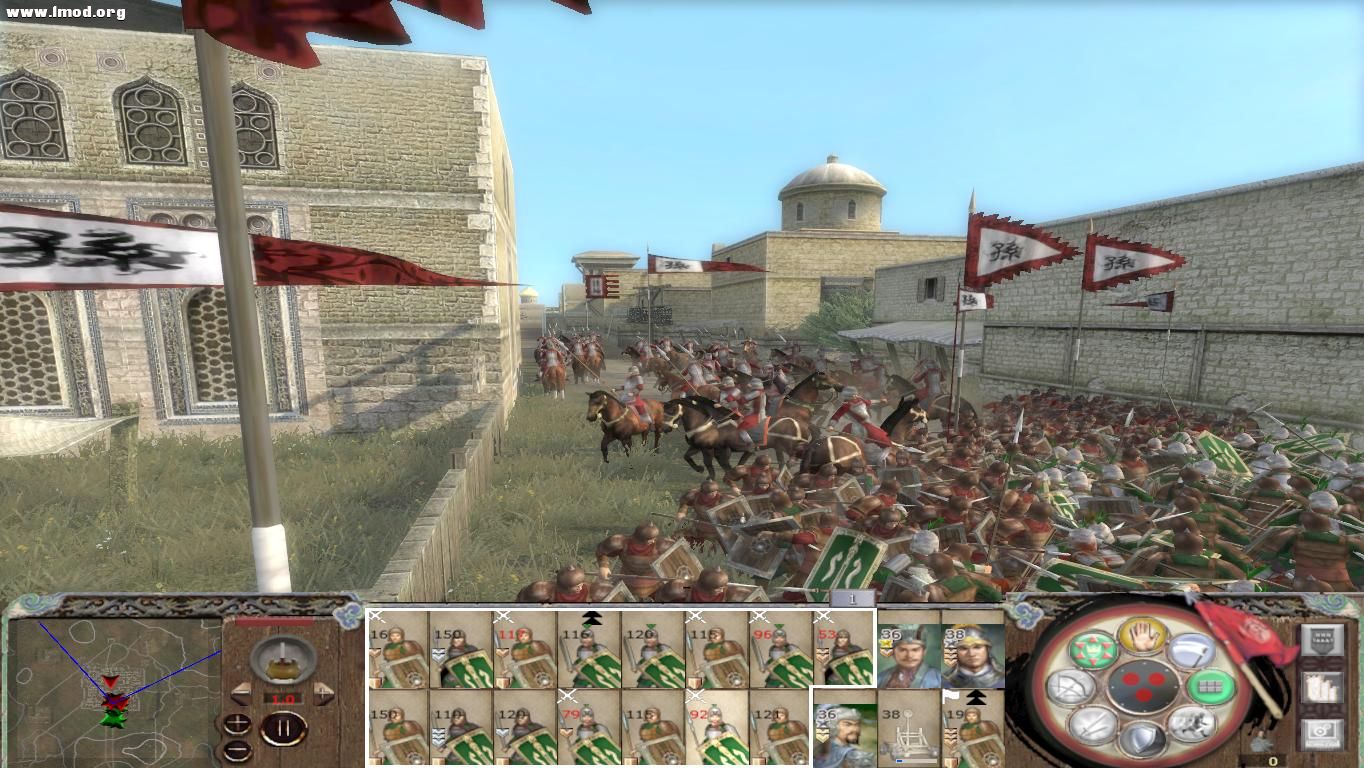The height and width of the screenshot is (768, 1364).
Task: Zoom in the radar map with plus button
Action: click(x=237, y=724)
